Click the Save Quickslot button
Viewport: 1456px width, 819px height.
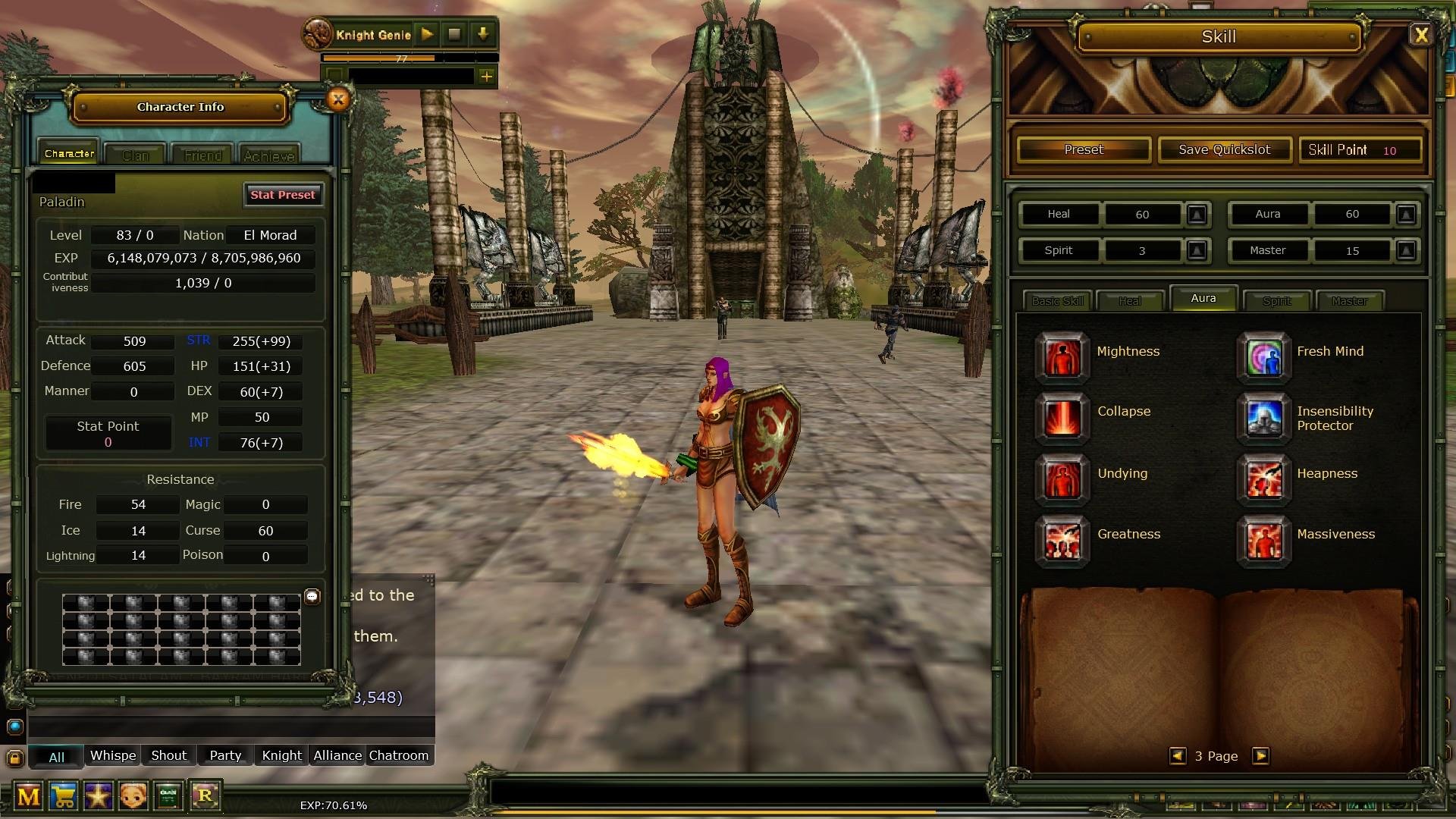(1224, 149)
